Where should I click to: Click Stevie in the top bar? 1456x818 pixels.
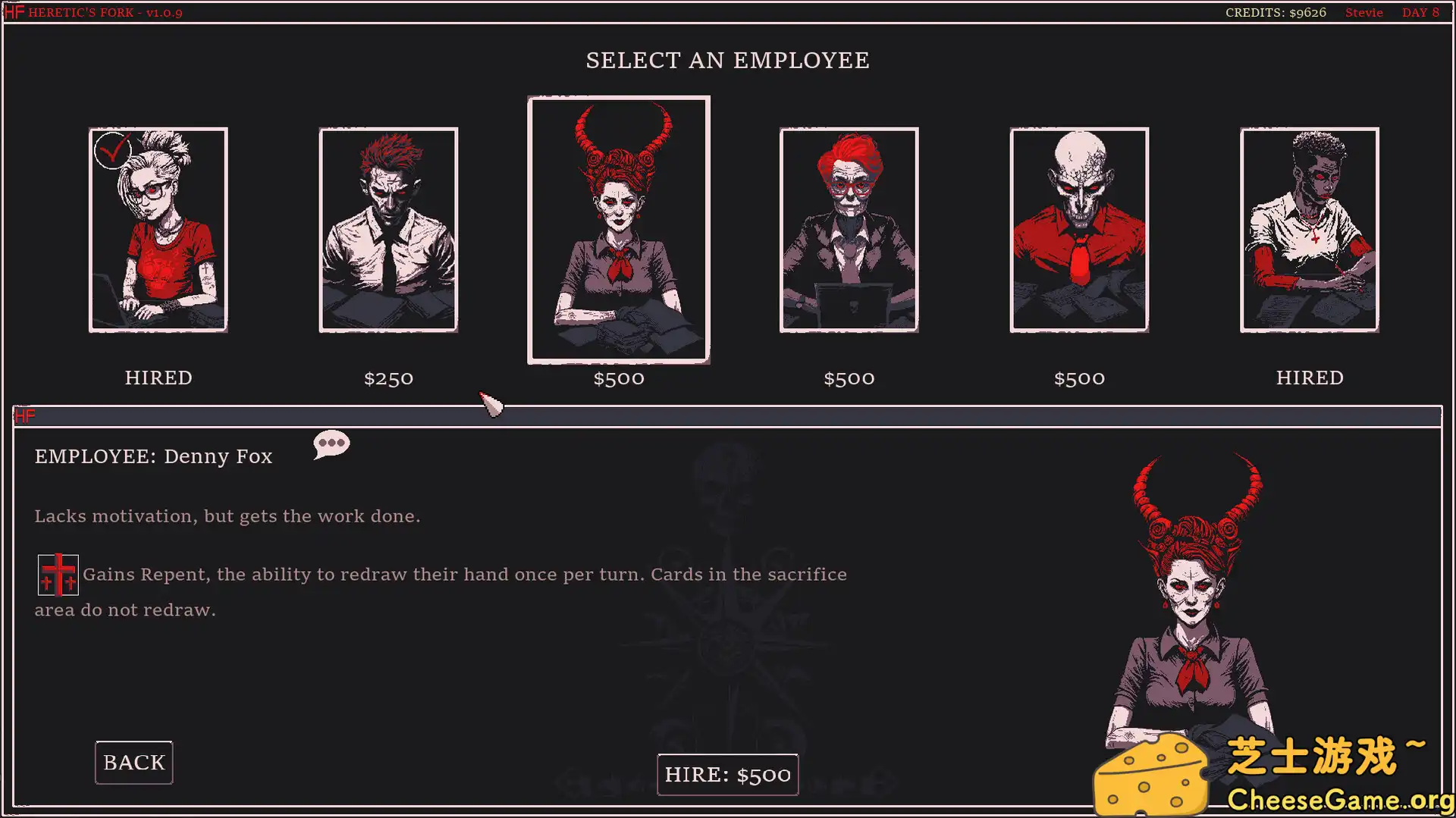(x=1363, y=12)
